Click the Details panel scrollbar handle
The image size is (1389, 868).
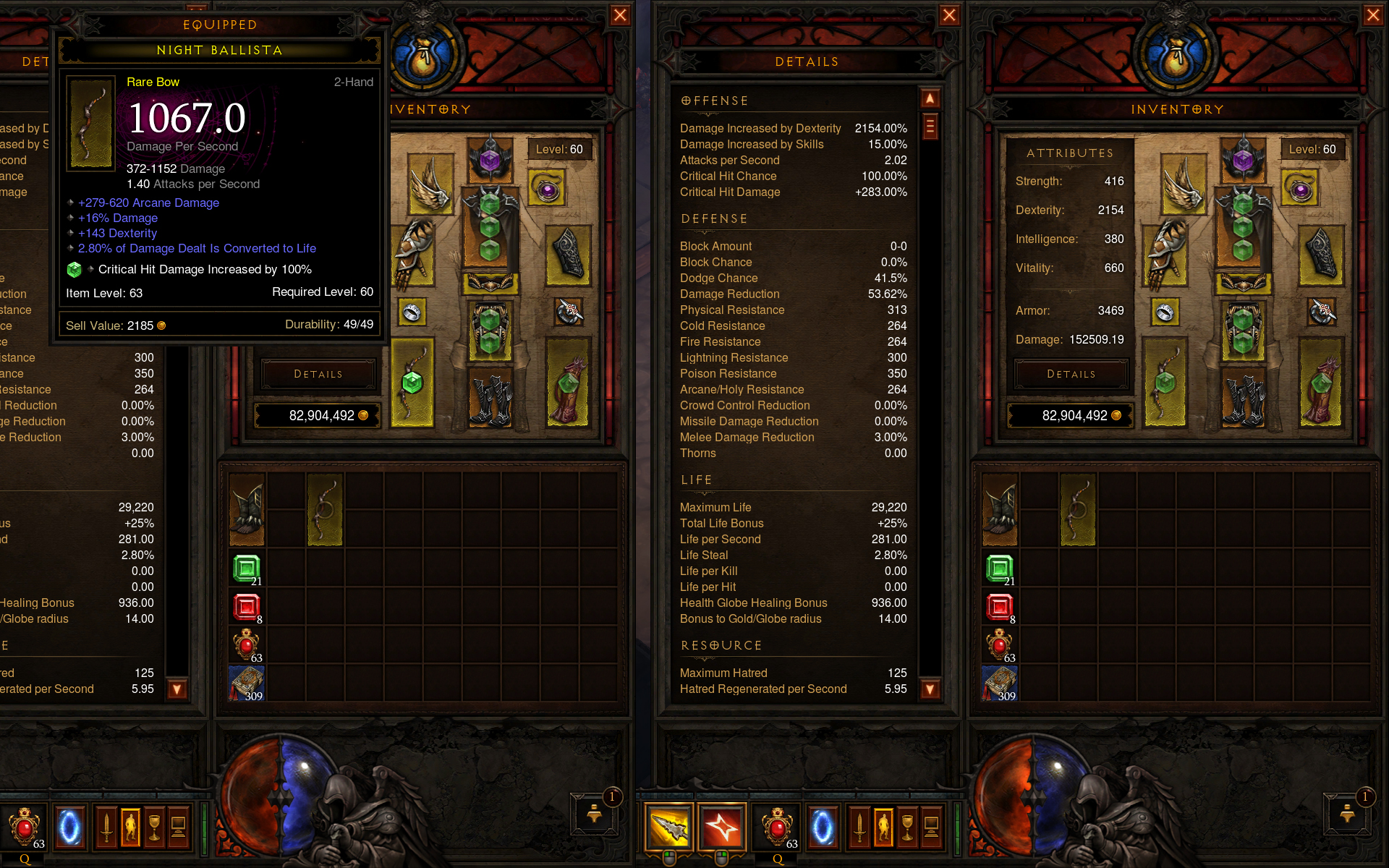point(930,127)
